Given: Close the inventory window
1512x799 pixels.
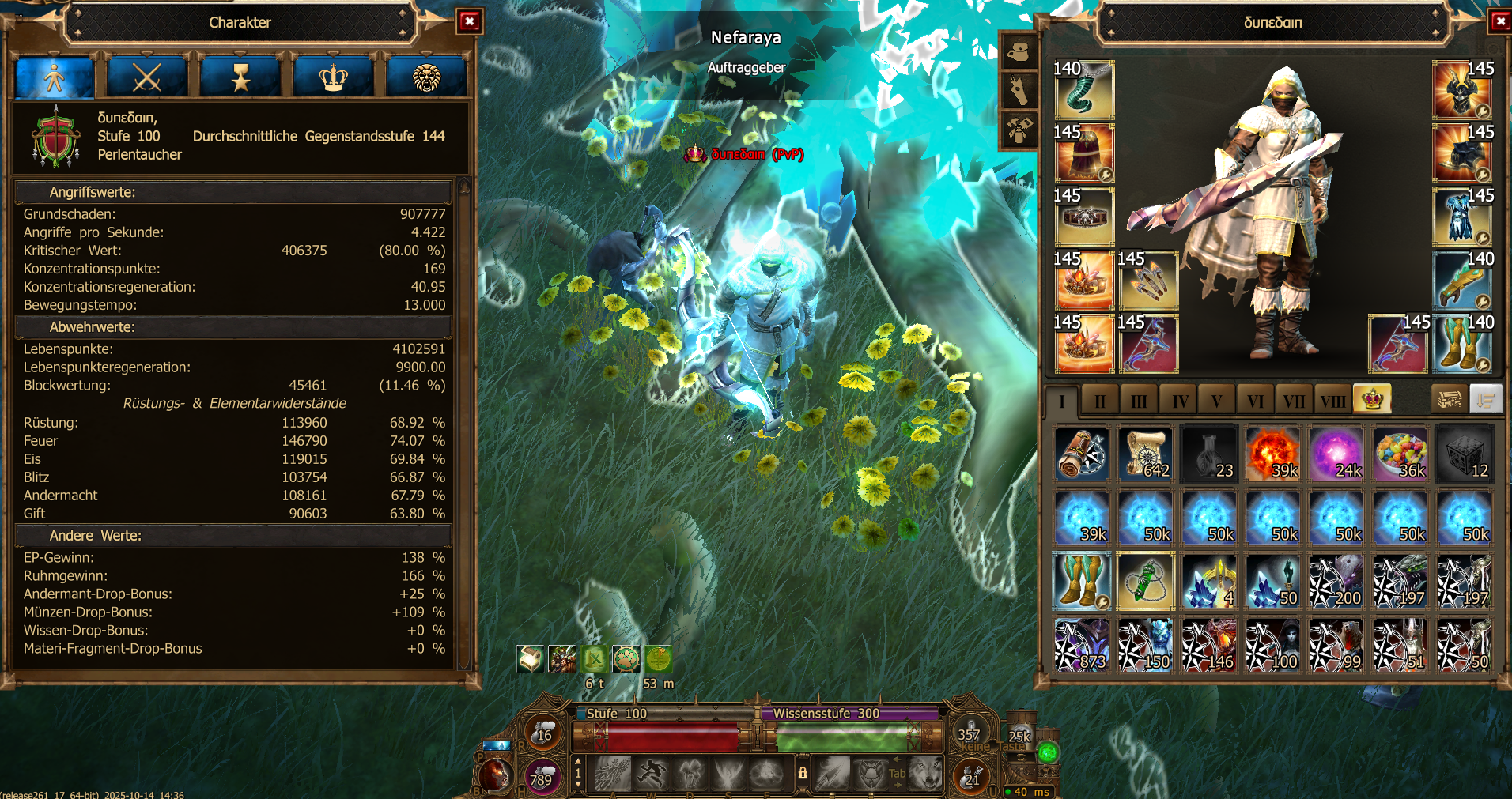Looking at the screenshot, I should 1500,21.
